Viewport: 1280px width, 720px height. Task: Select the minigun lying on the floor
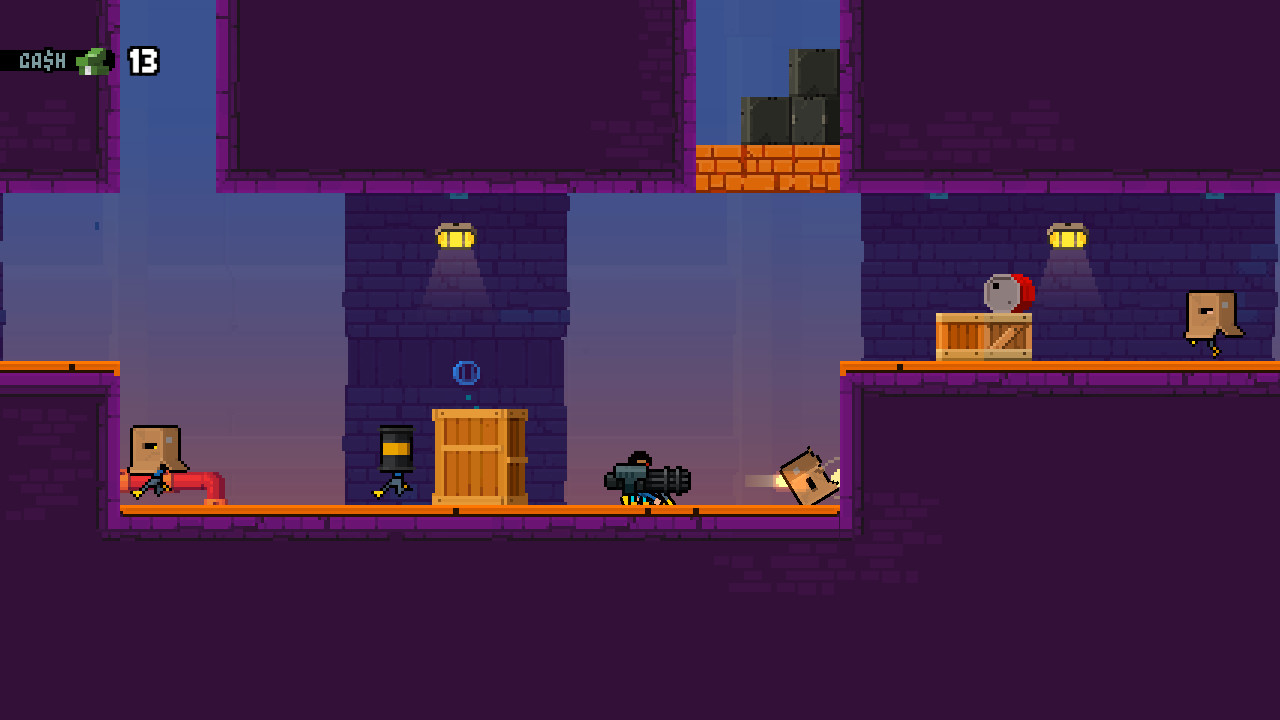(x=650, y=480)
